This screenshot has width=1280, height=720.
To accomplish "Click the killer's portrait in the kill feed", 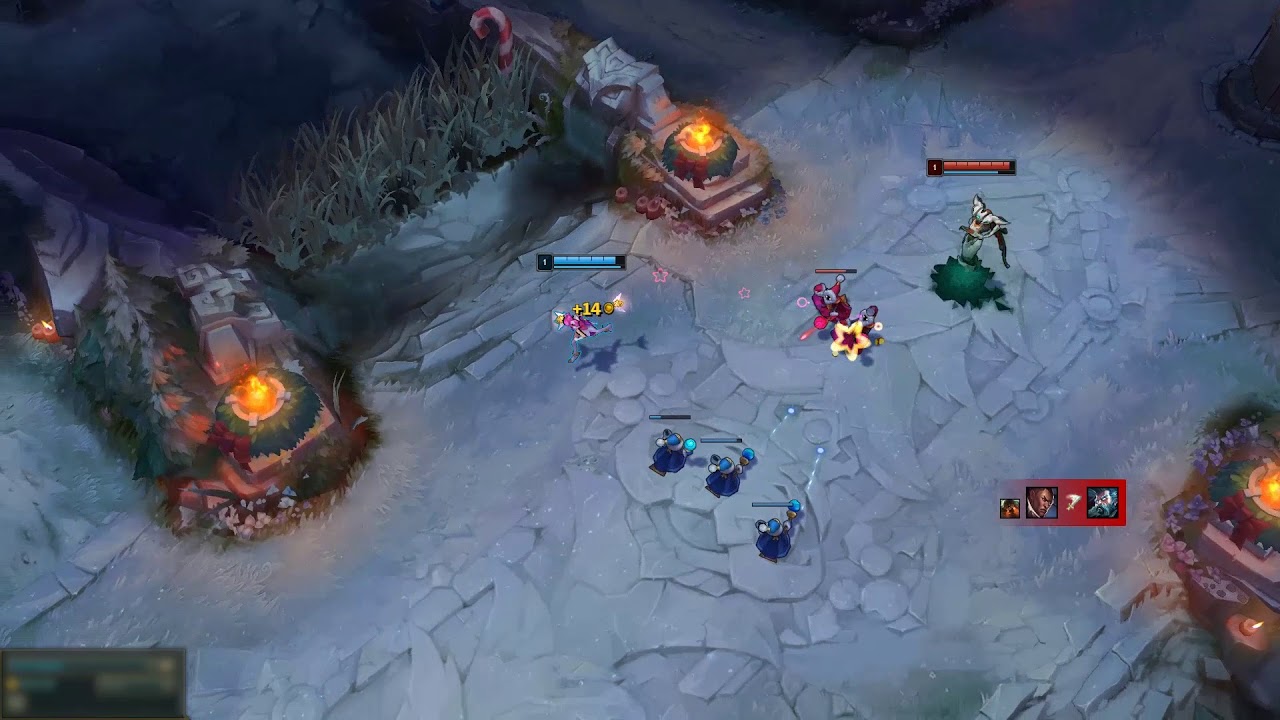I will (1041, 502).
